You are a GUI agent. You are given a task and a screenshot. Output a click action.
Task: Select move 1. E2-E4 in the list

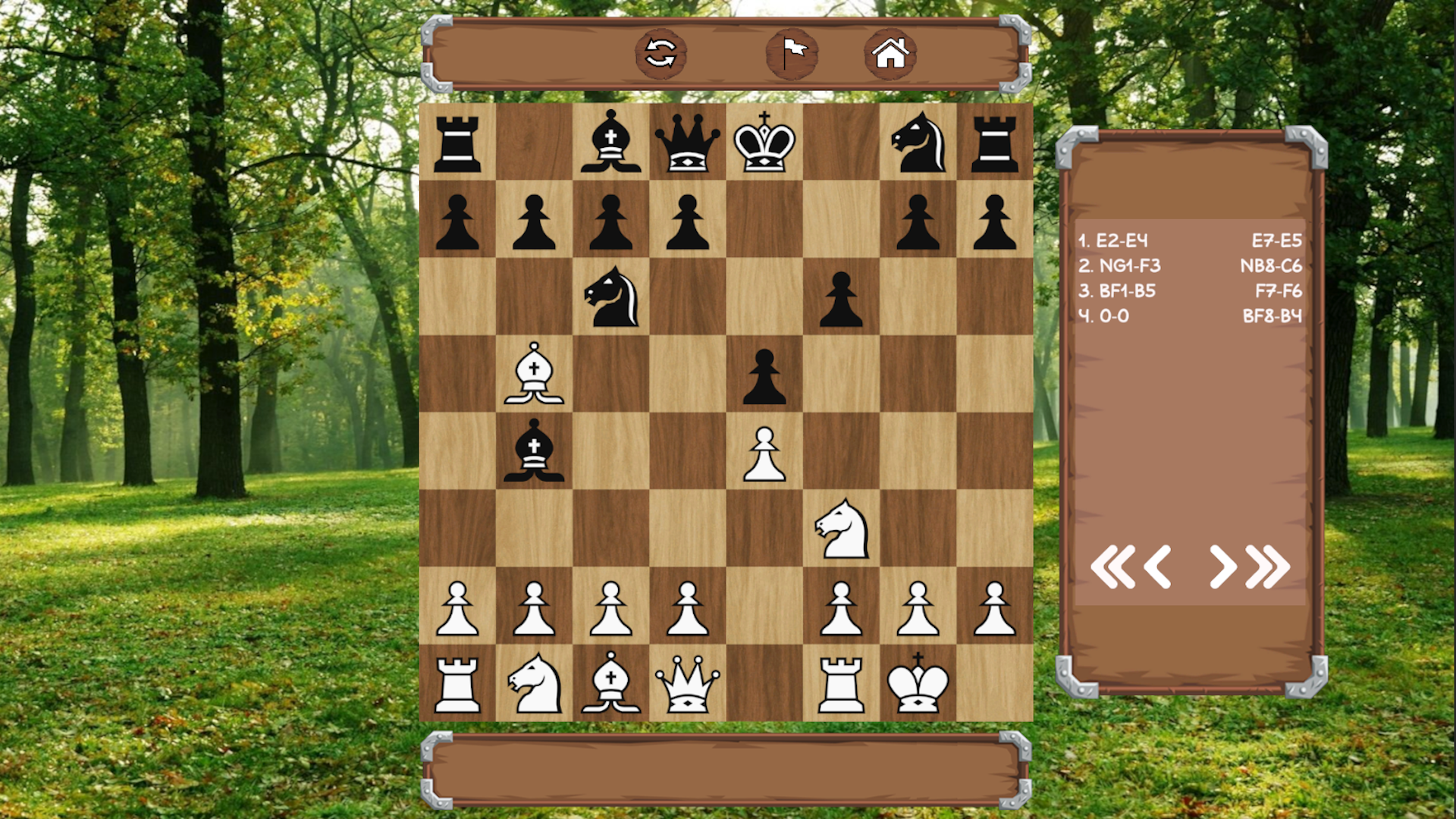pyautogui.click(x=1113, y=240)
